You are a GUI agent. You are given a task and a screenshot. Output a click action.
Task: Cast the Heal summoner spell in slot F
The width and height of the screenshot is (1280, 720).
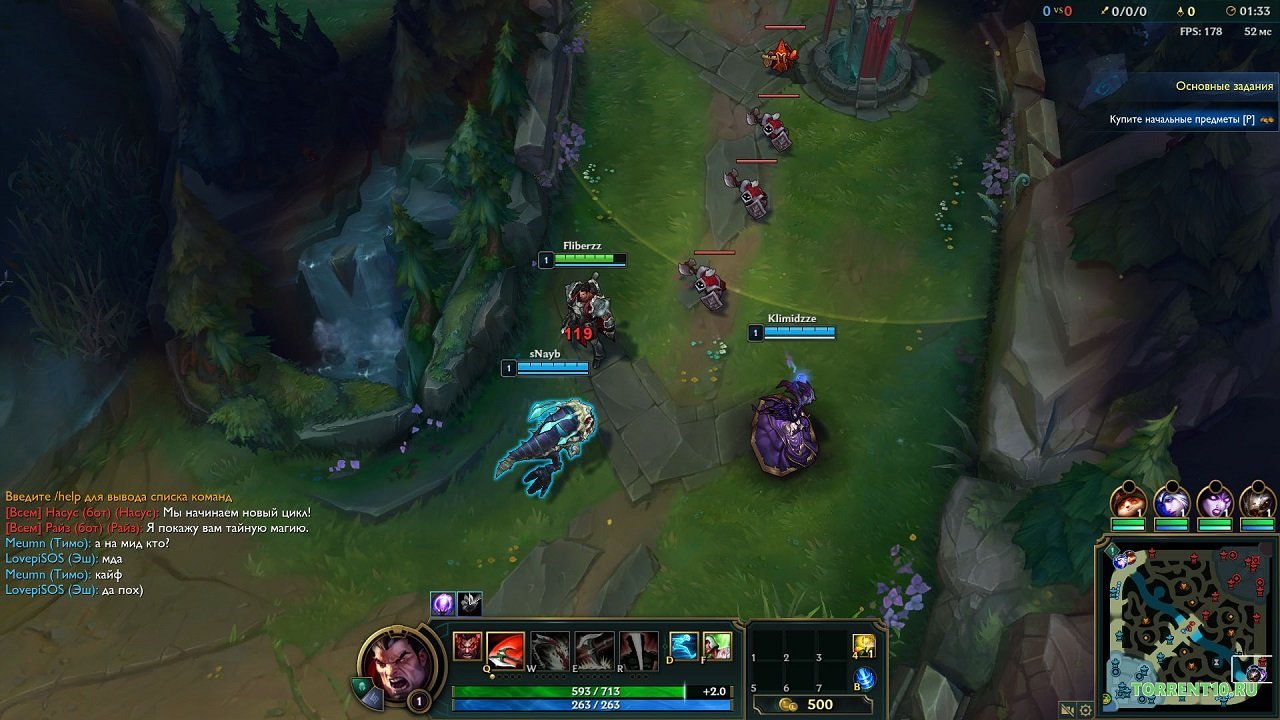[x=720, y=647]
